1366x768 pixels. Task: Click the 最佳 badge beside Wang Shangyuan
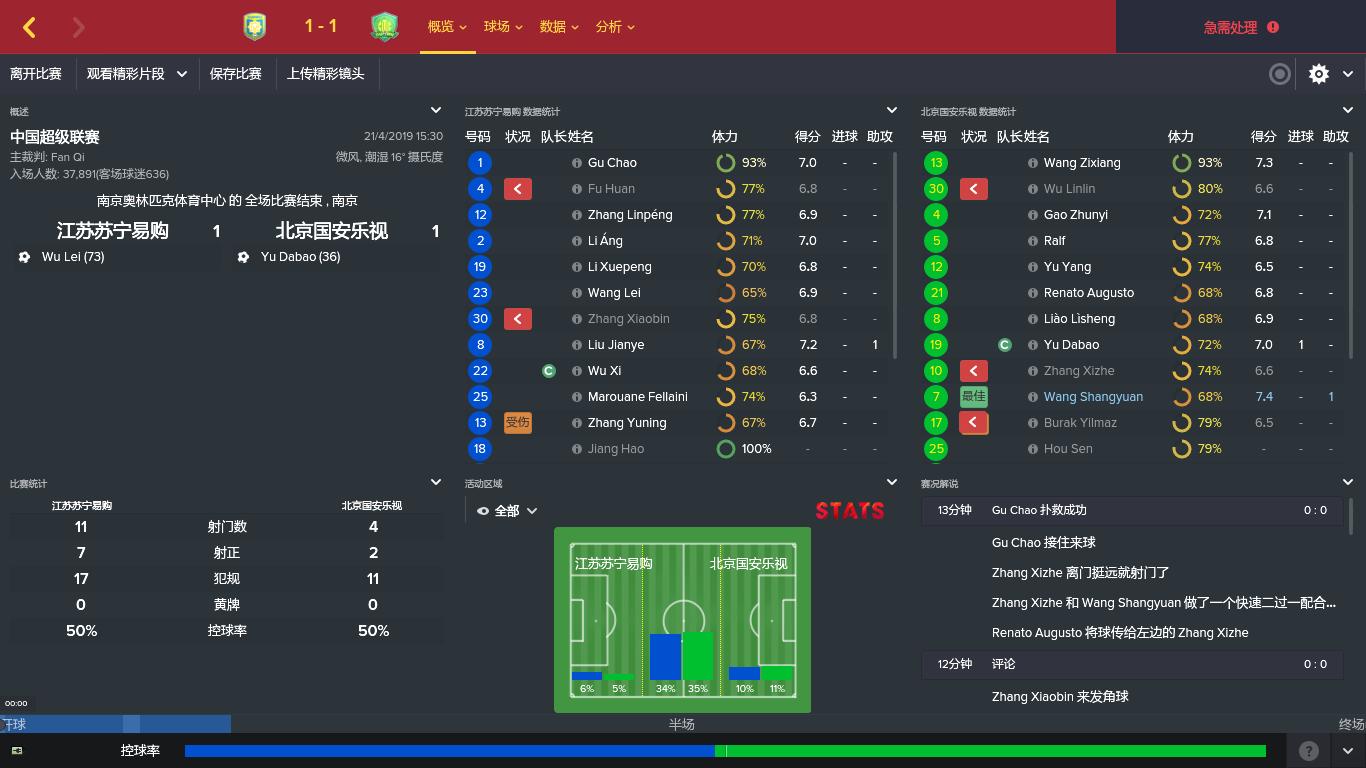(x=973, y=396)
